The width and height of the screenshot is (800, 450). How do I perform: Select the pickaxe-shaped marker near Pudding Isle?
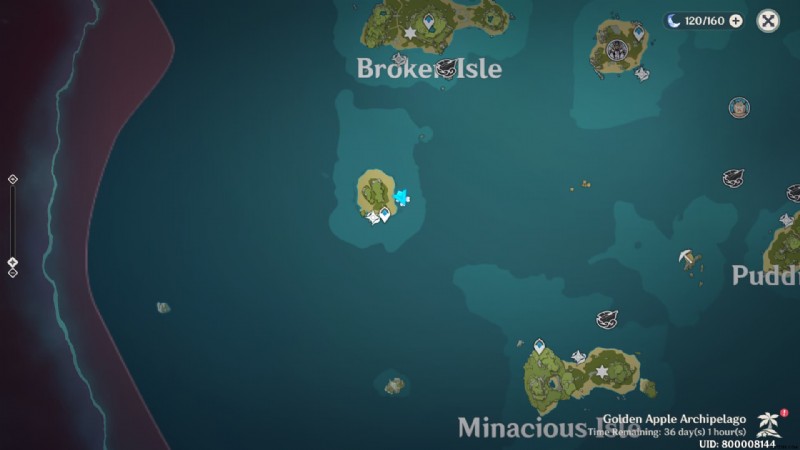[x=689, y=259]
